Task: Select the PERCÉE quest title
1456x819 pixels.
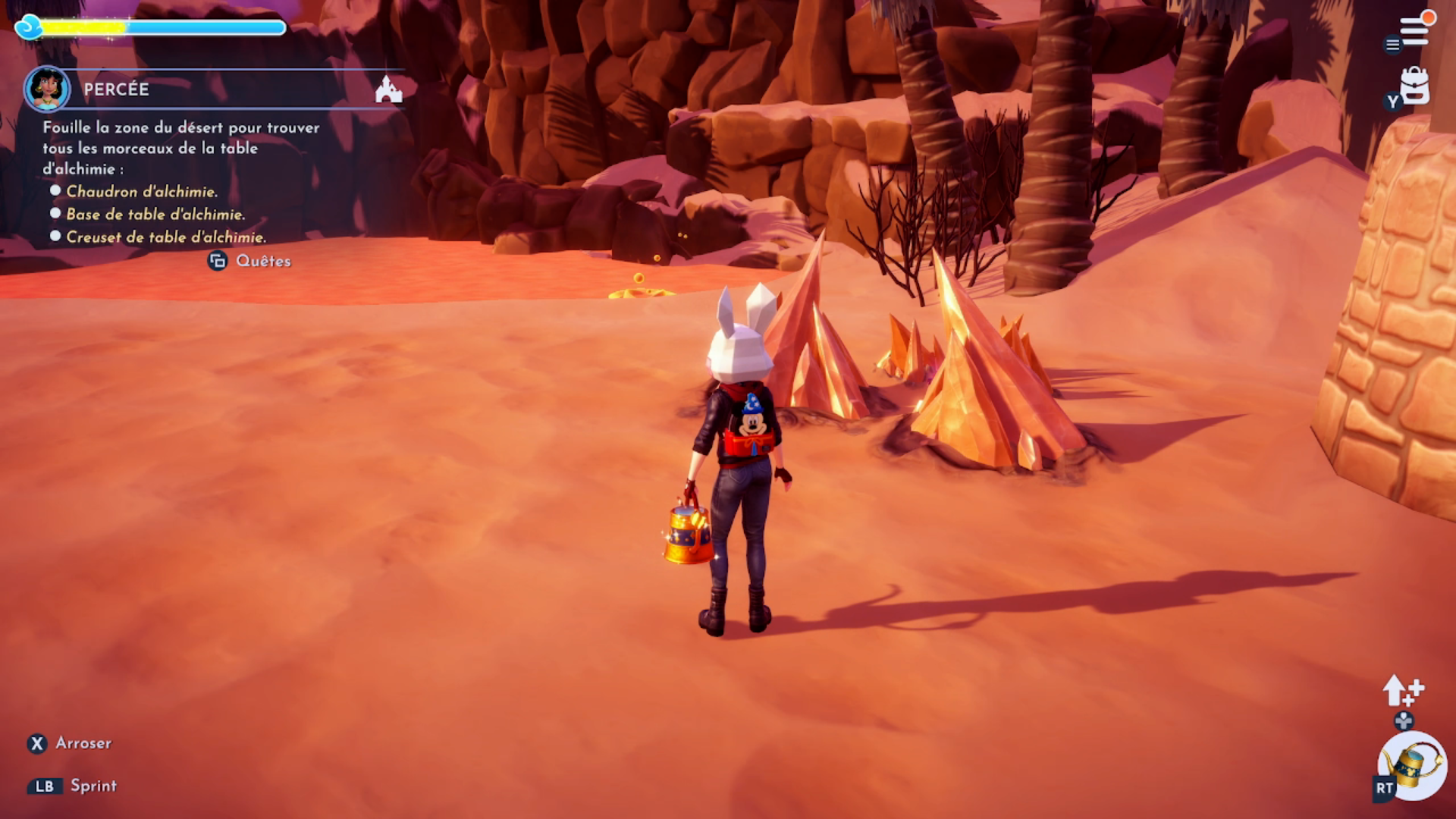Action: click(116, 89)
